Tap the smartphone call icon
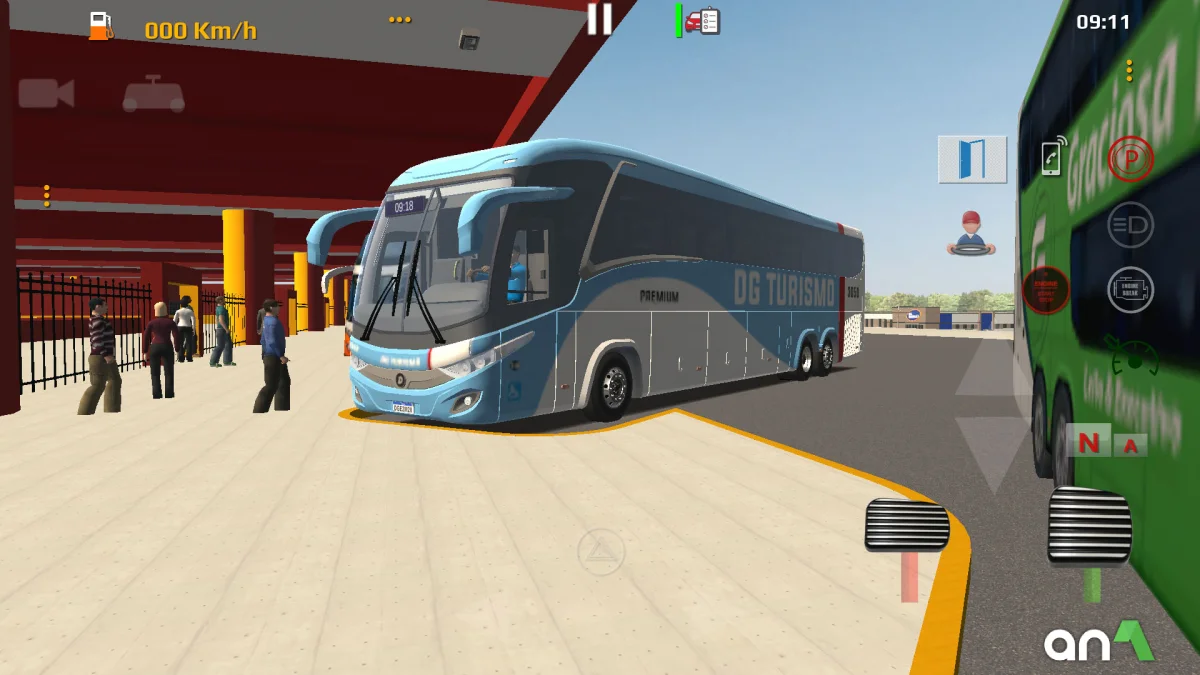 click(x=1052, y=157)
